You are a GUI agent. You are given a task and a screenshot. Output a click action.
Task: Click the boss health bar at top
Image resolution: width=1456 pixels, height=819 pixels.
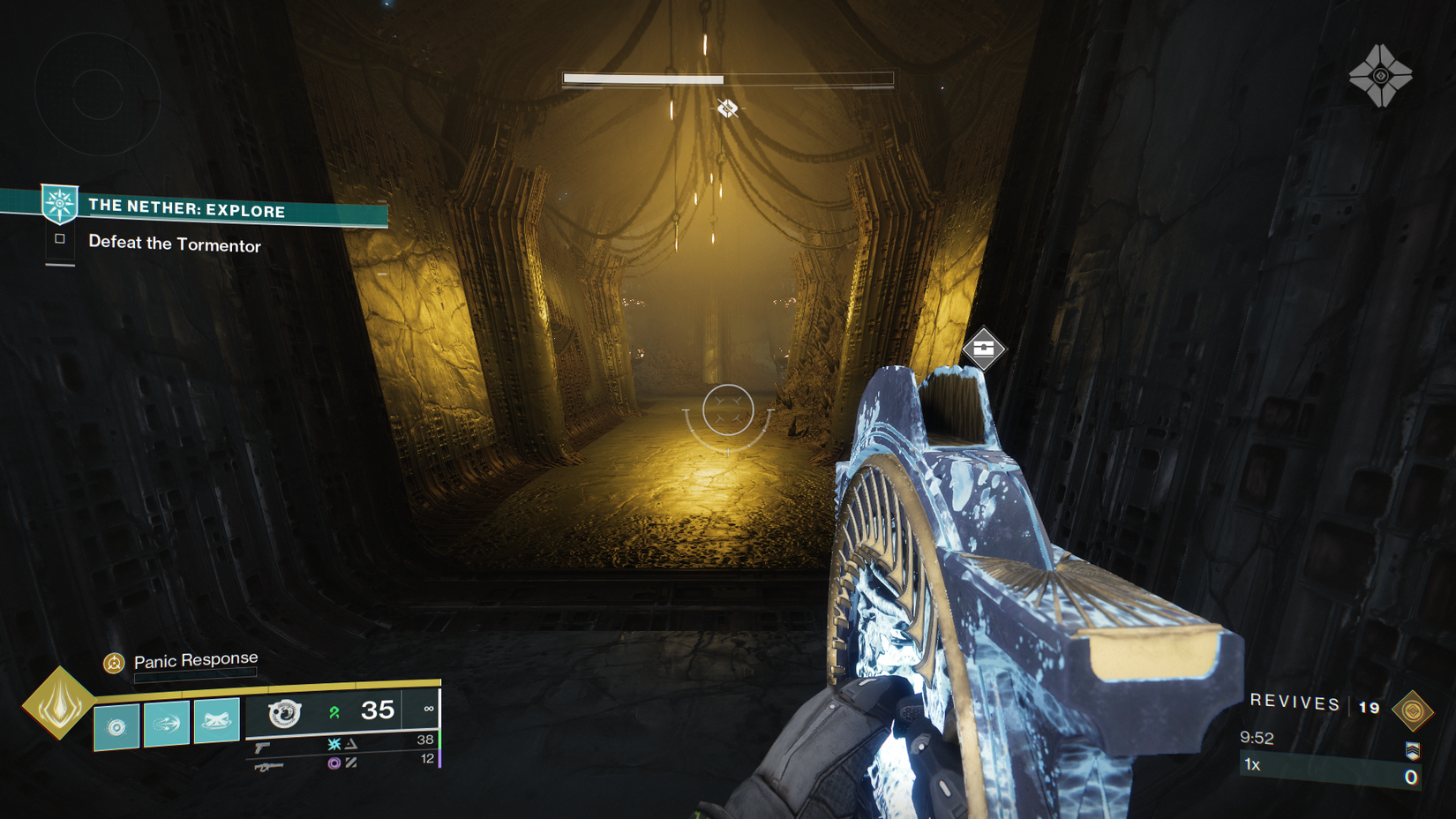coord(728,79)
